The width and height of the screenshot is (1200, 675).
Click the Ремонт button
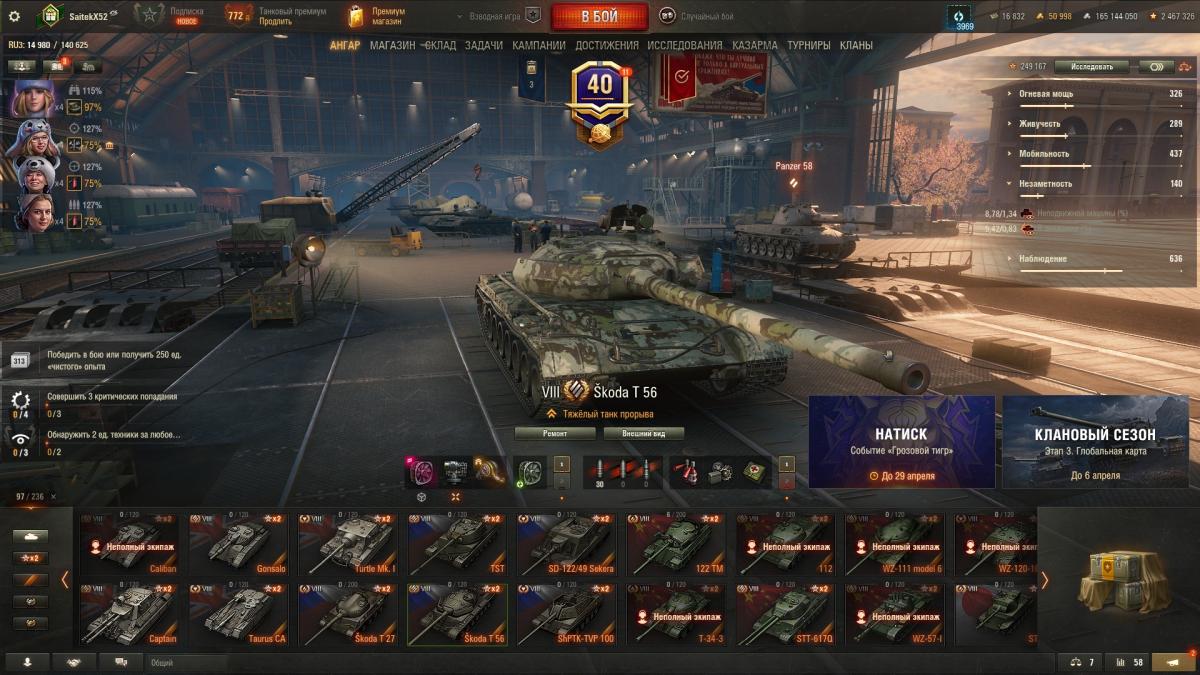coord(555,433)
